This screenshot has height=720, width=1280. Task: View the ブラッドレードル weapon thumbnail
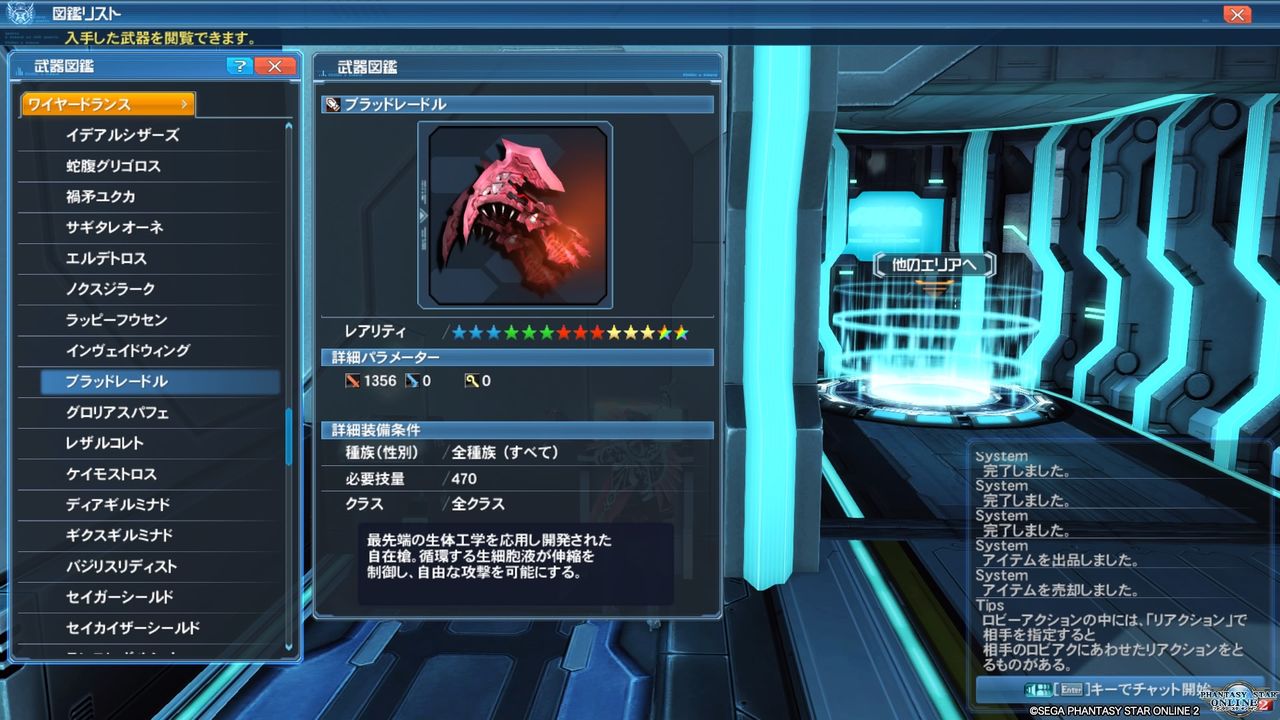[x=519, y=213]
